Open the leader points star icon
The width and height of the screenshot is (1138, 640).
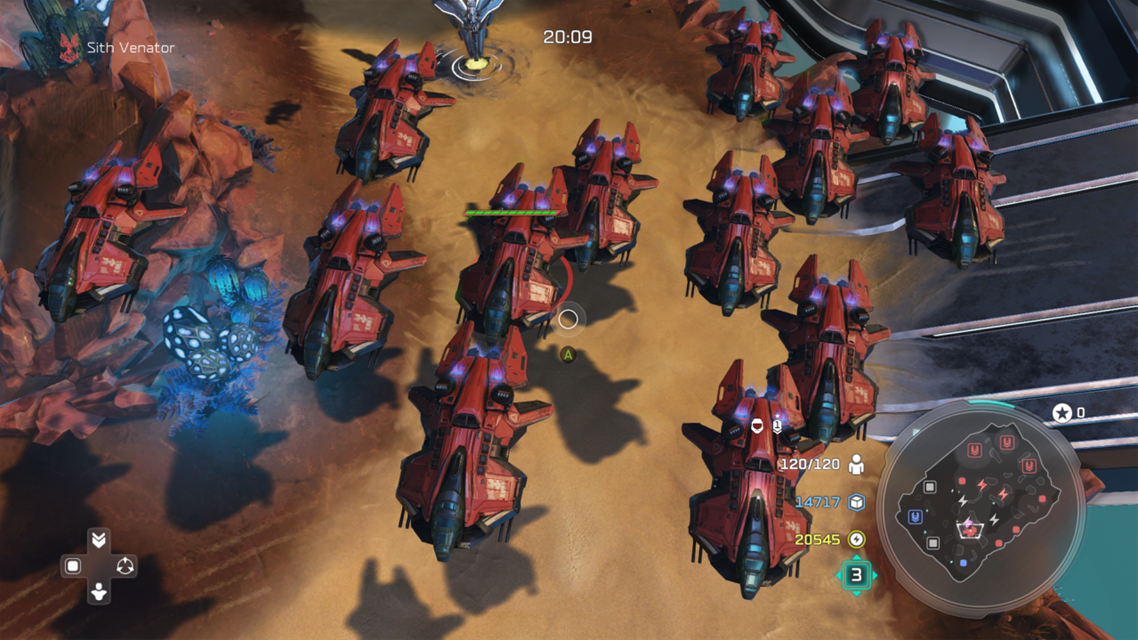point(1061,412)
